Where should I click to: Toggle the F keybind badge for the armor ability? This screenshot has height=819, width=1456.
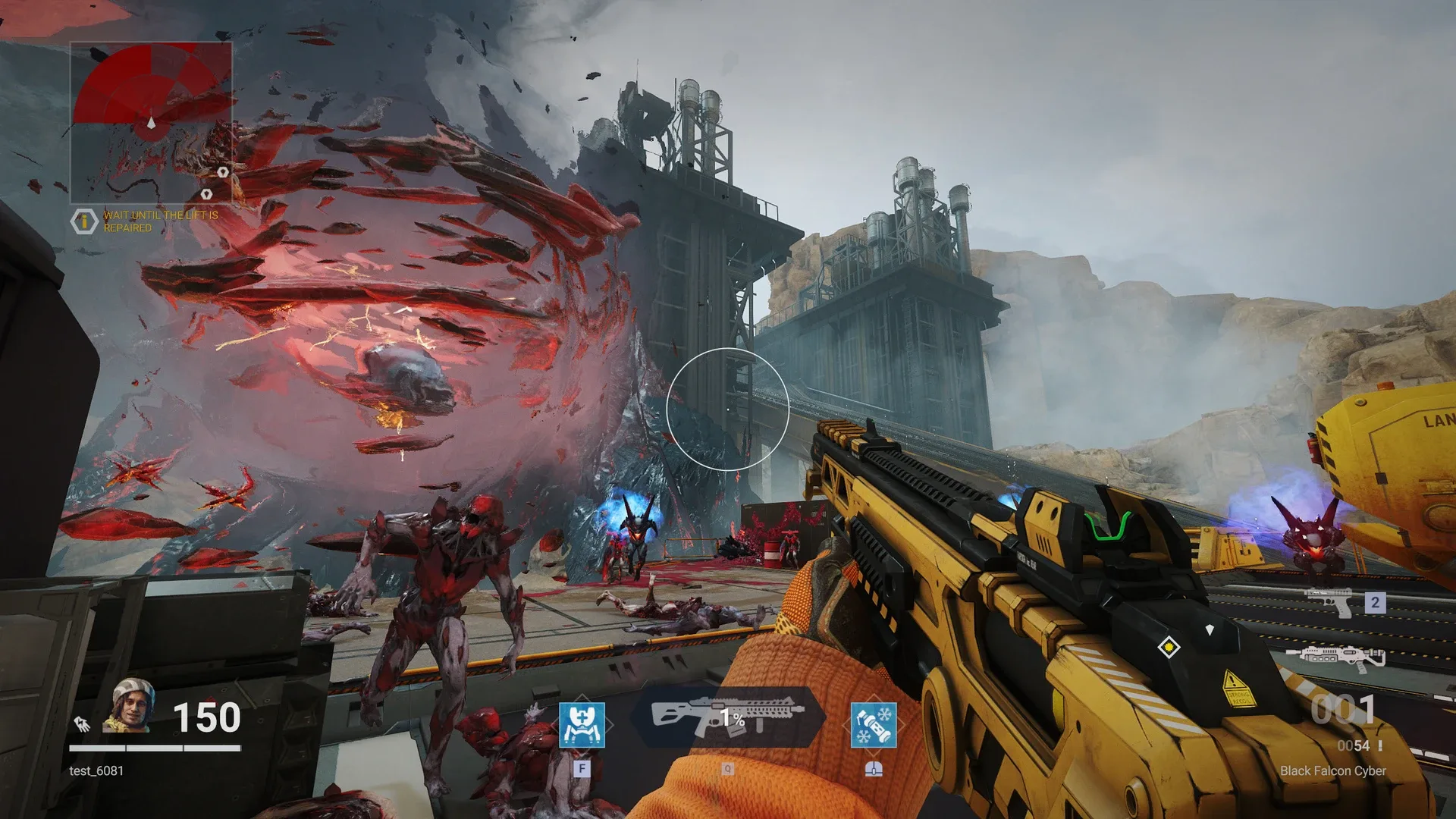coord(582,769)
